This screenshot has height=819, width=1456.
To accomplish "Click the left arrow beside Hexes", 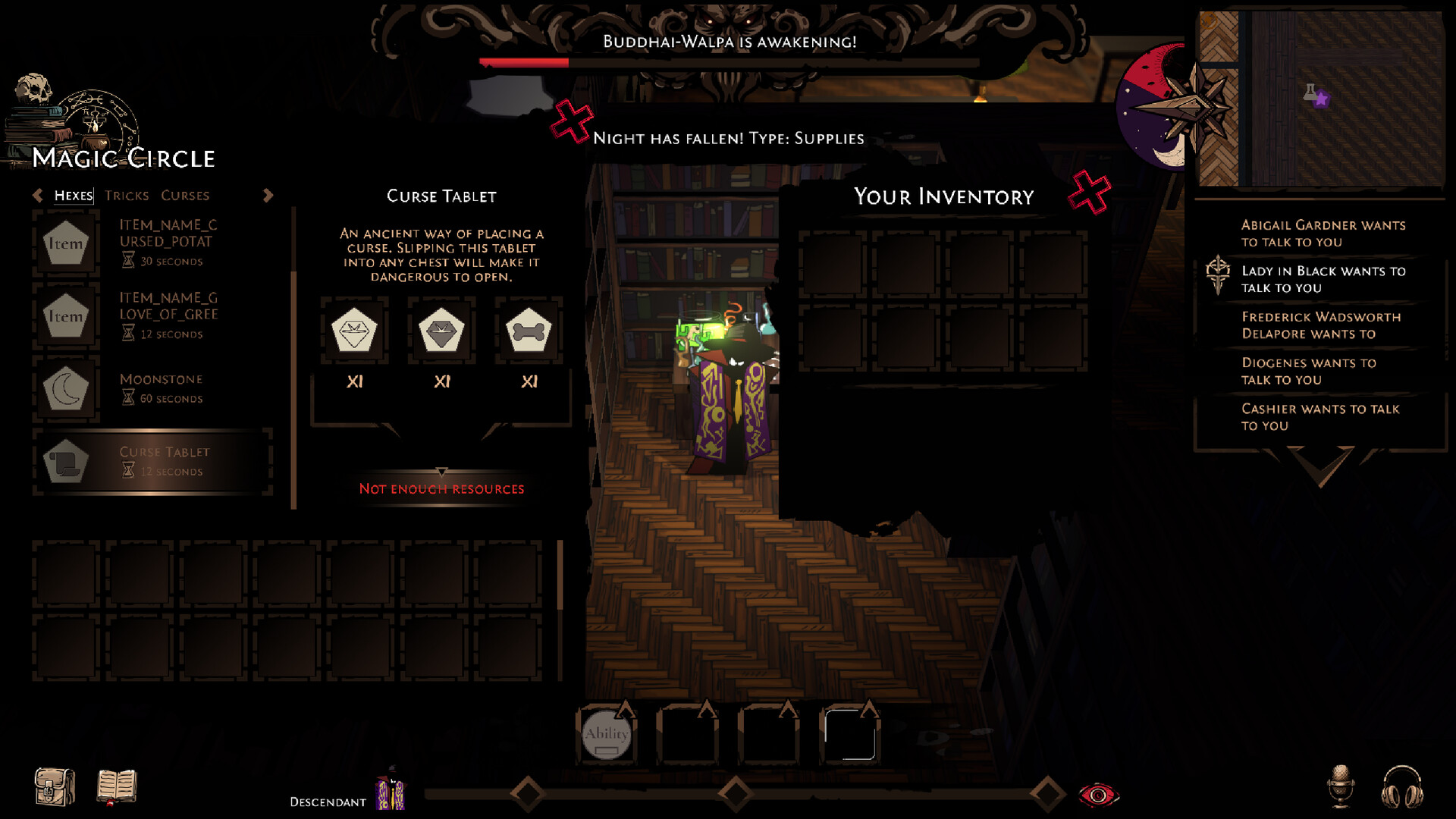I will tap(36, 196).
